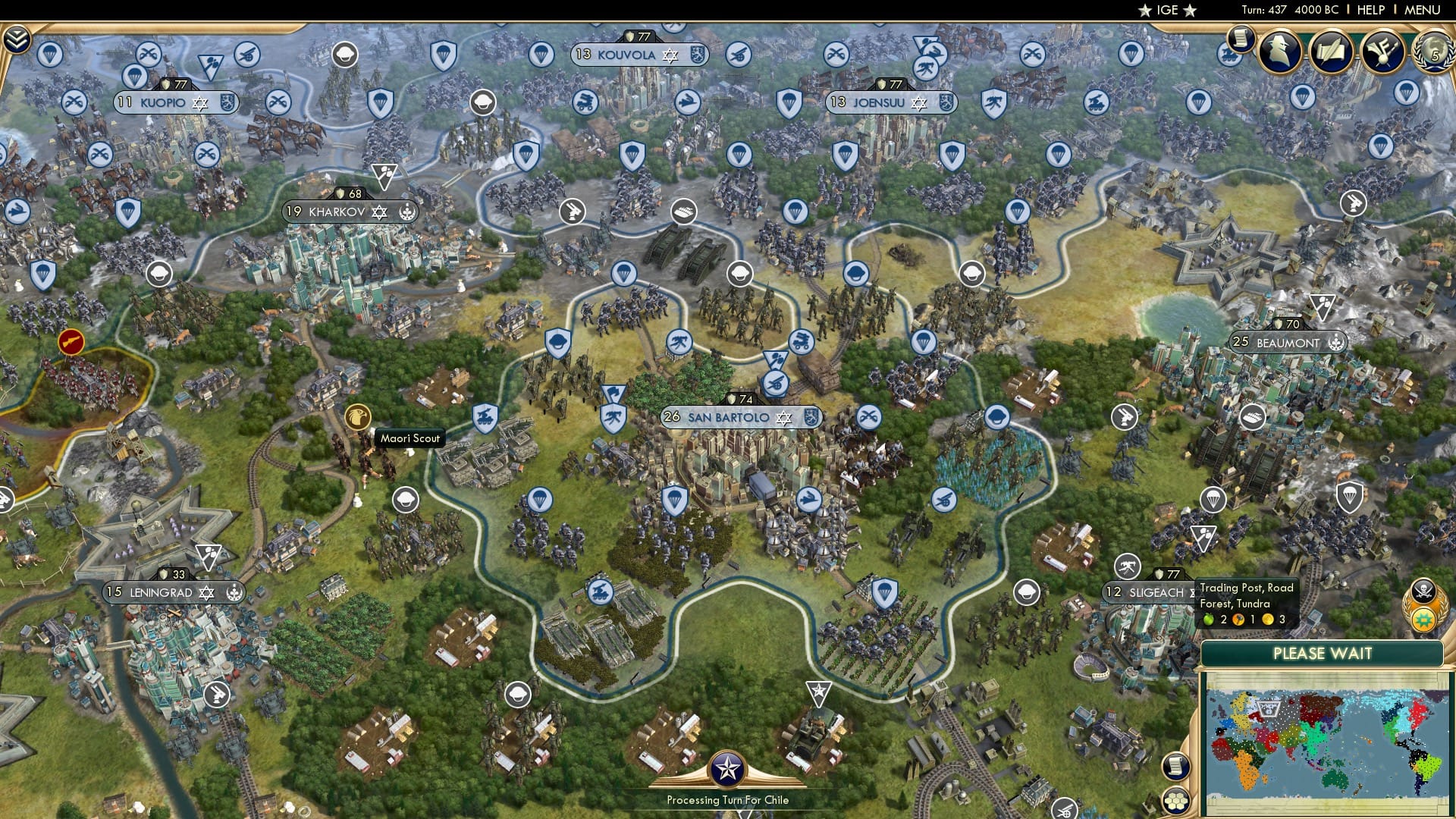Open the Espionage overview spy icon
This screenshot has height=819, width=1456.
(1279, 50)
